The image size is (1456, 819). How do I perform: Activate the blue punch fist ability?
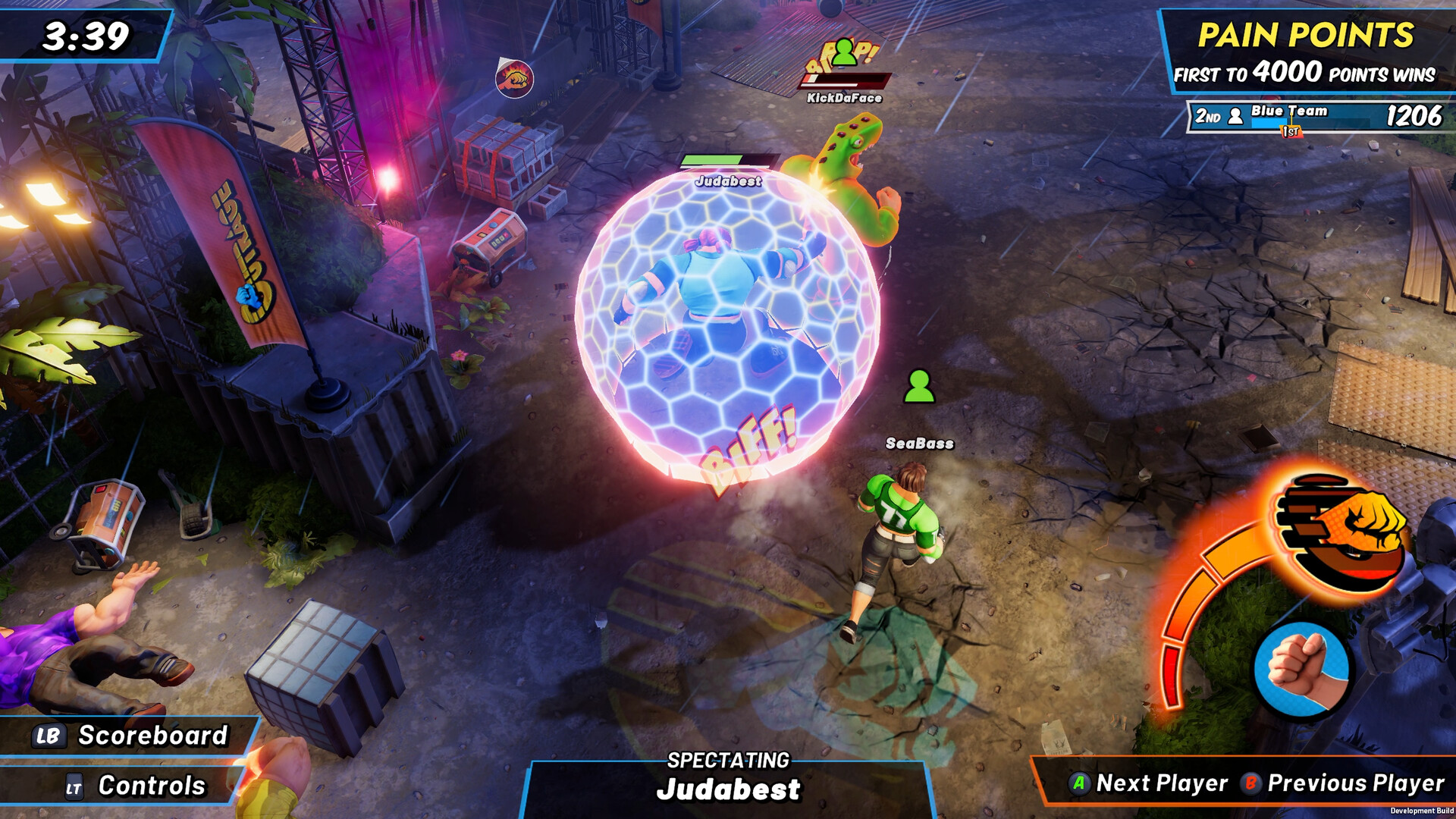click(x=1301, y=669)
